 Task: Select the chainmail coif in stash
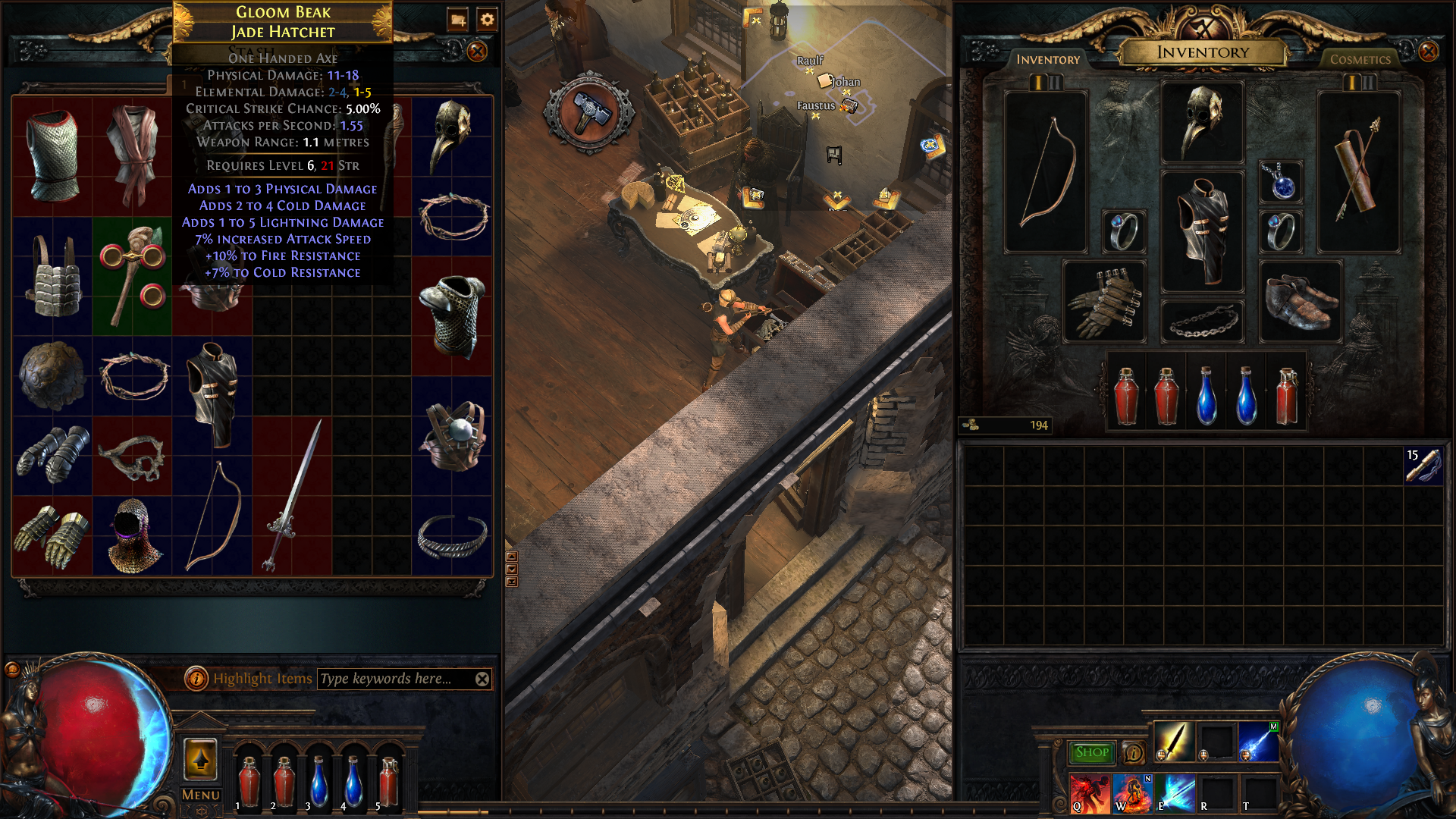133,535
